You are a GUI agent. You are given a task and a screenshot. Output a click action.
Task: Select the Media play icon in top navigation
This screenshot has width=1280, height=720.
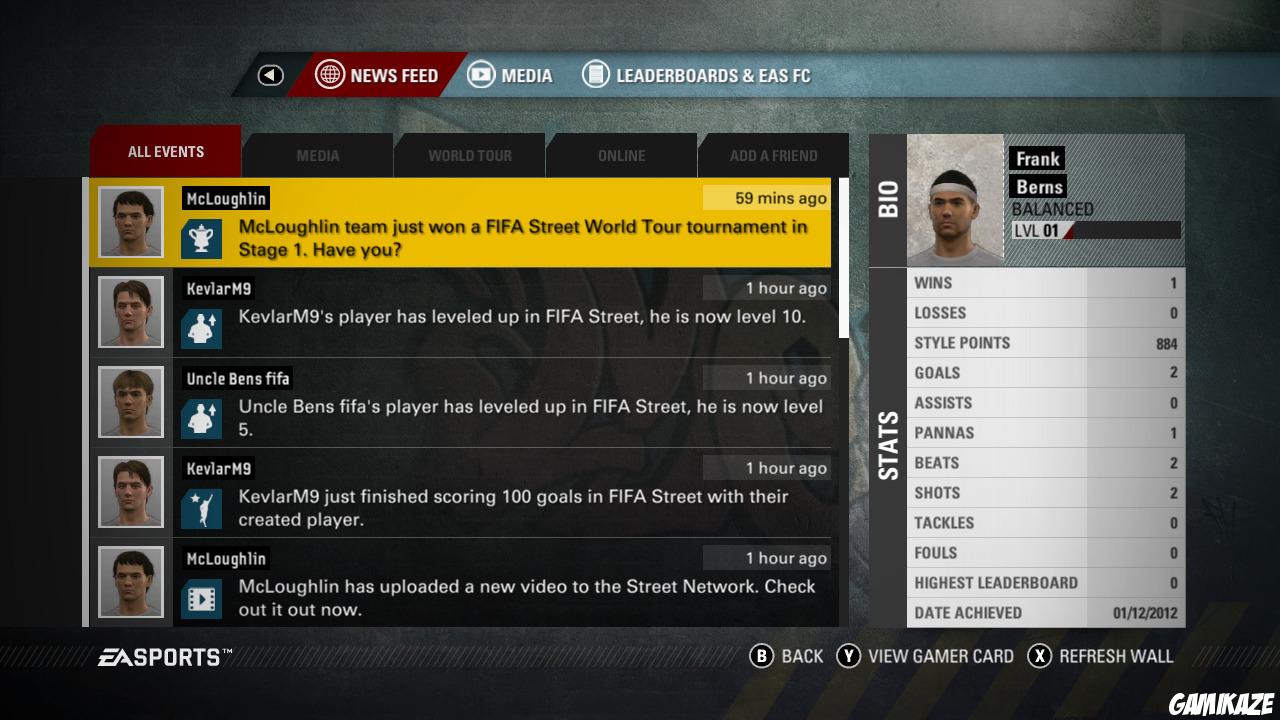pos(481,75)
